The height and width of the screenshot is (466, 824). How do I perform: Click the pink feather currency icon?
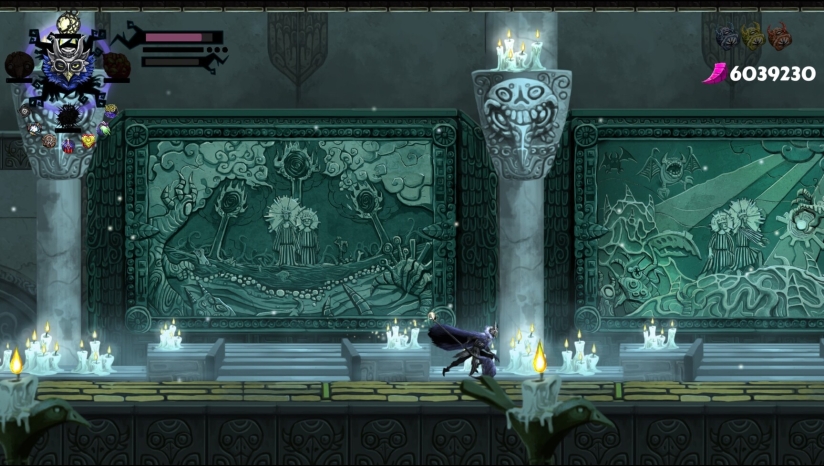(716, 73)
